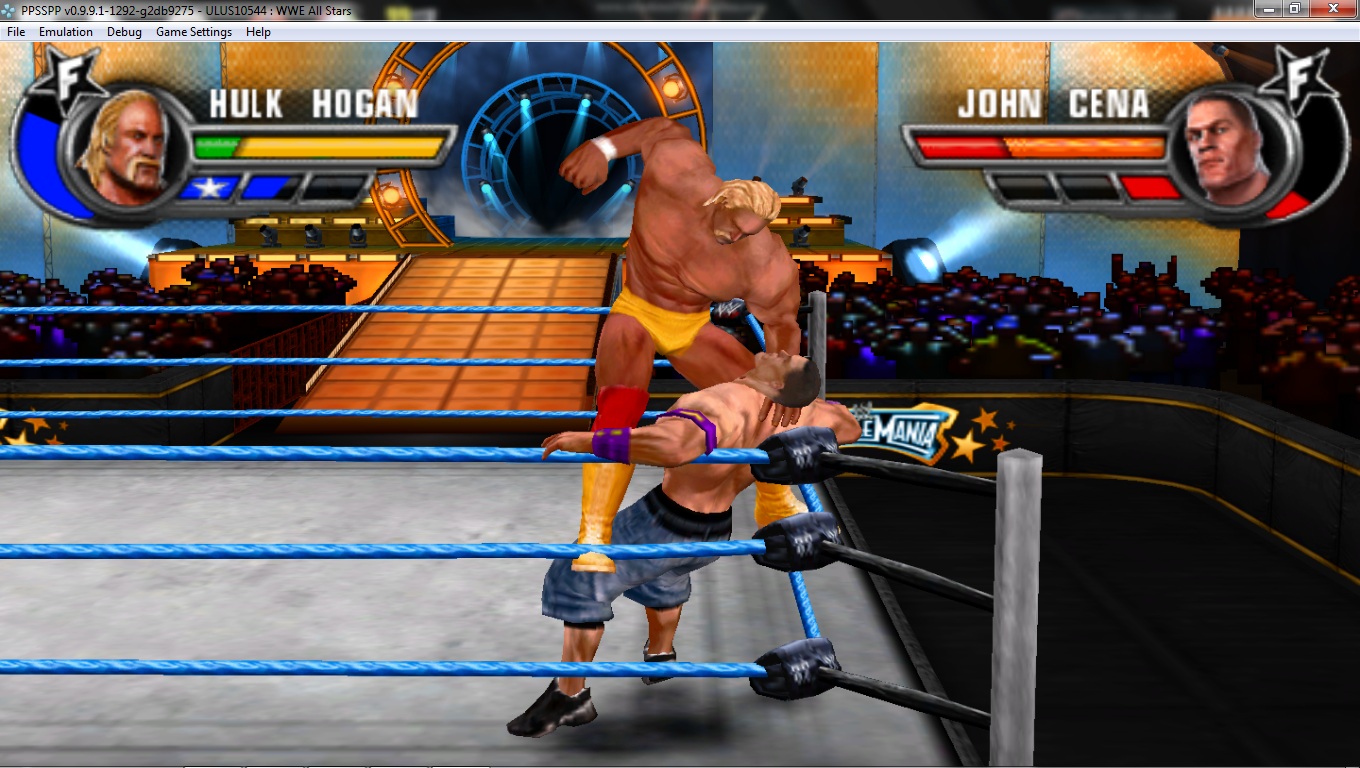This screenshot has height=768, width=1360.
Task: Open the Game Settings menu
Action: click(193, 32)
